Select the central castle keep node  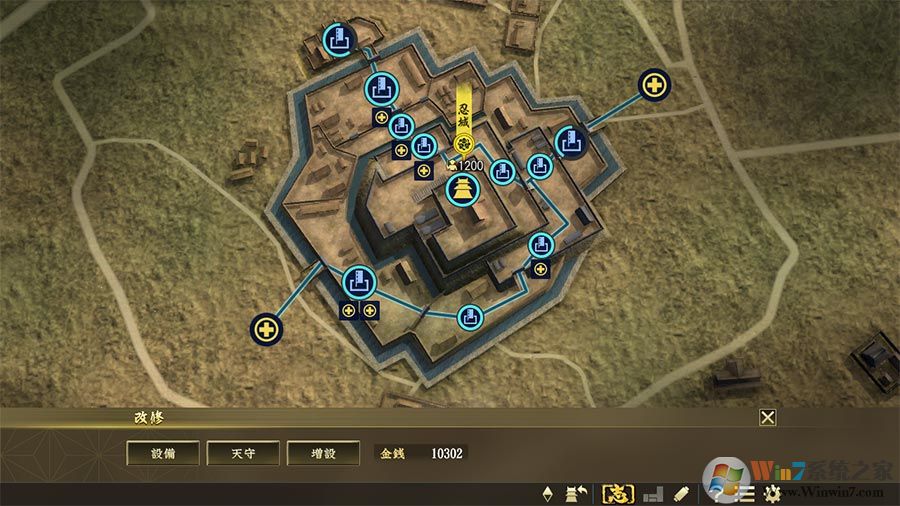click(x=463, y=188)
